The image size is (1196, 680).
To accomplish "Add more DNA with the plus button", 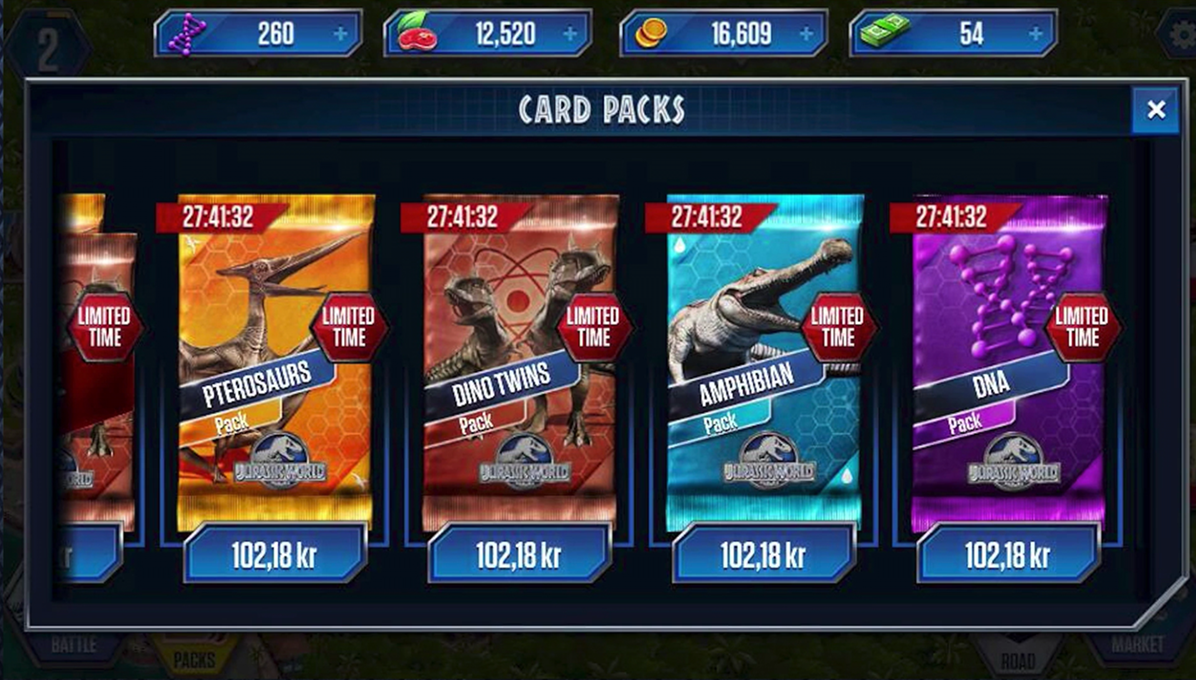I will (341, 34).
